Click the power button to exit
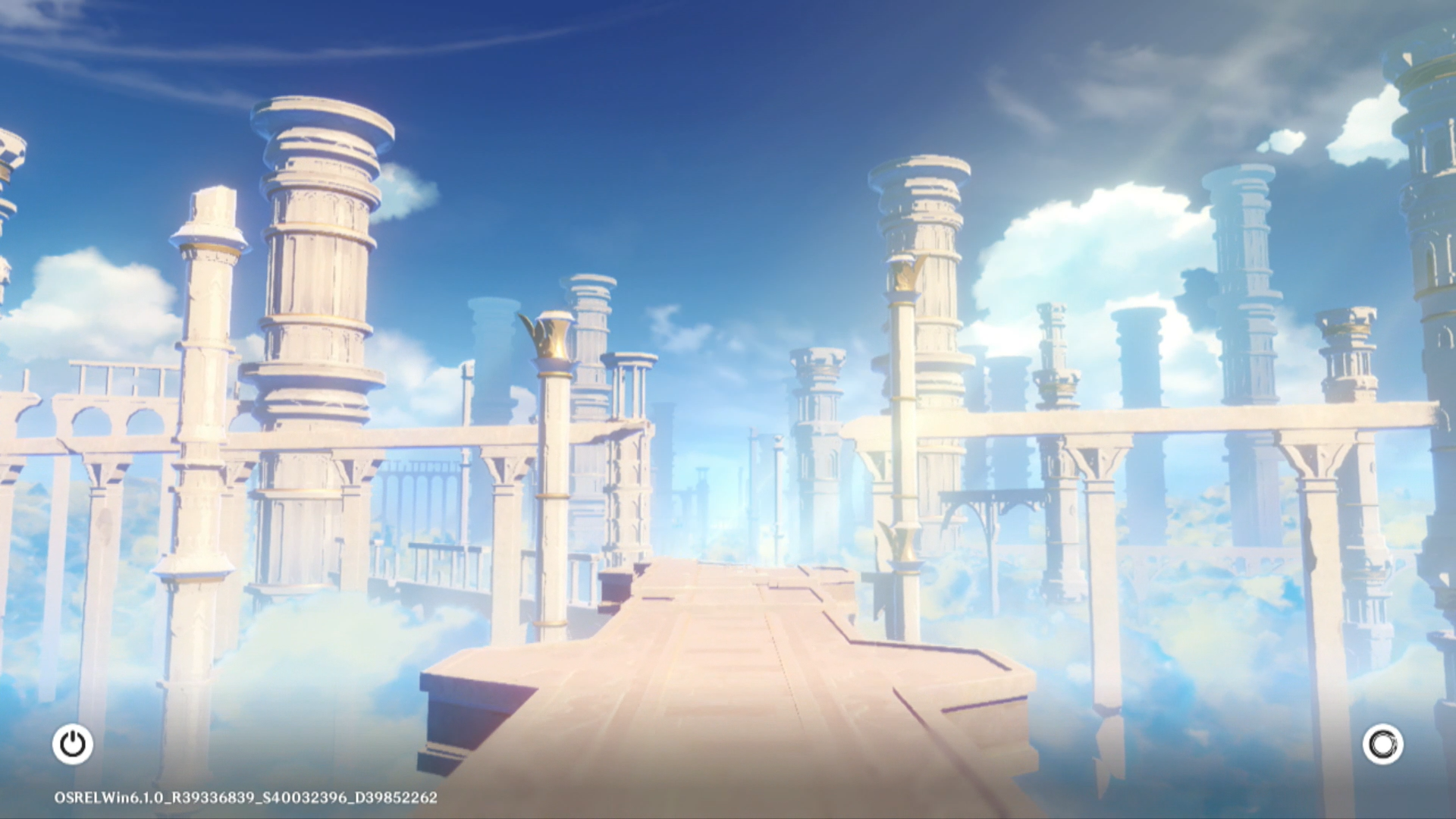Screen dimensions: 1456x819 [73, 744]
